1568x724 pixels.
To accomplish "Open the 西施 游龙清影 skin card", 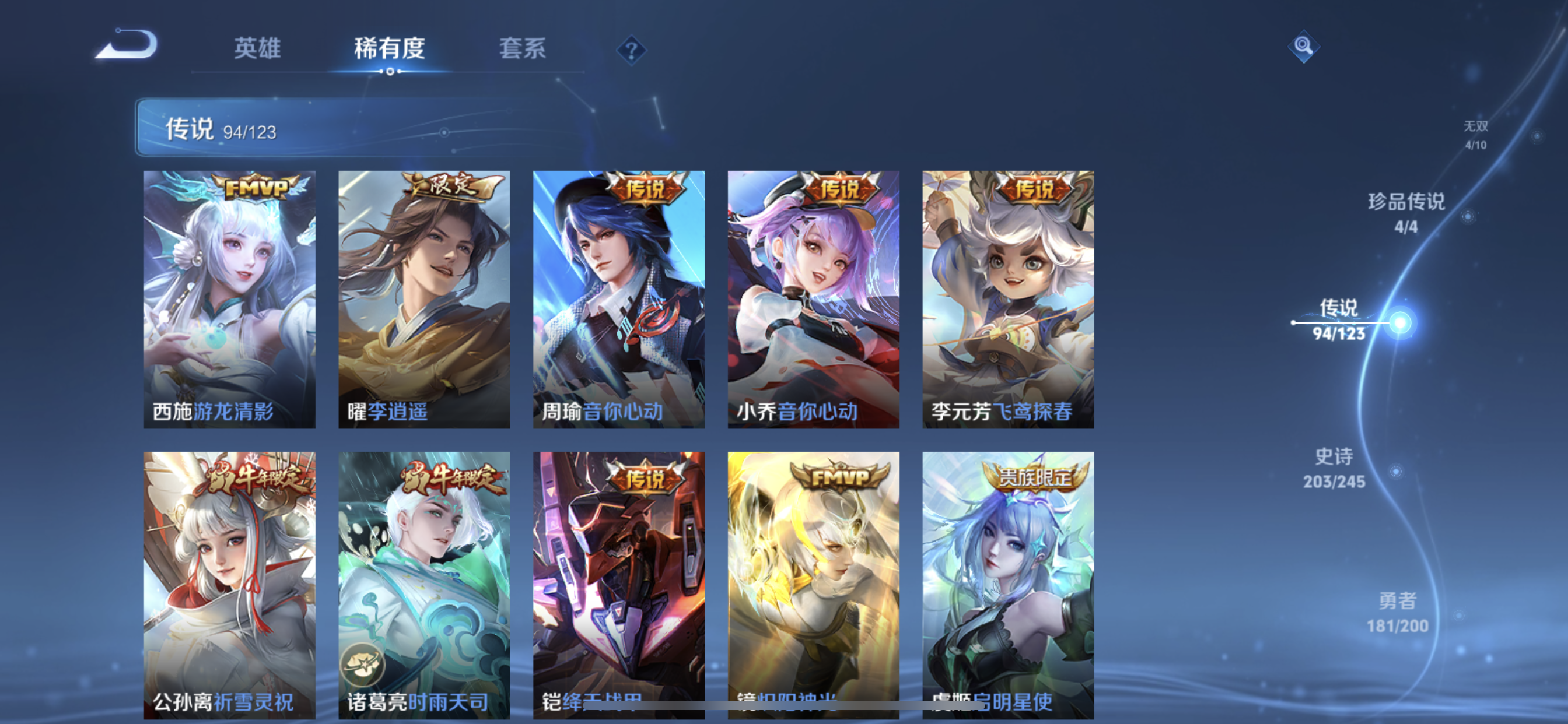I will 229,299.
